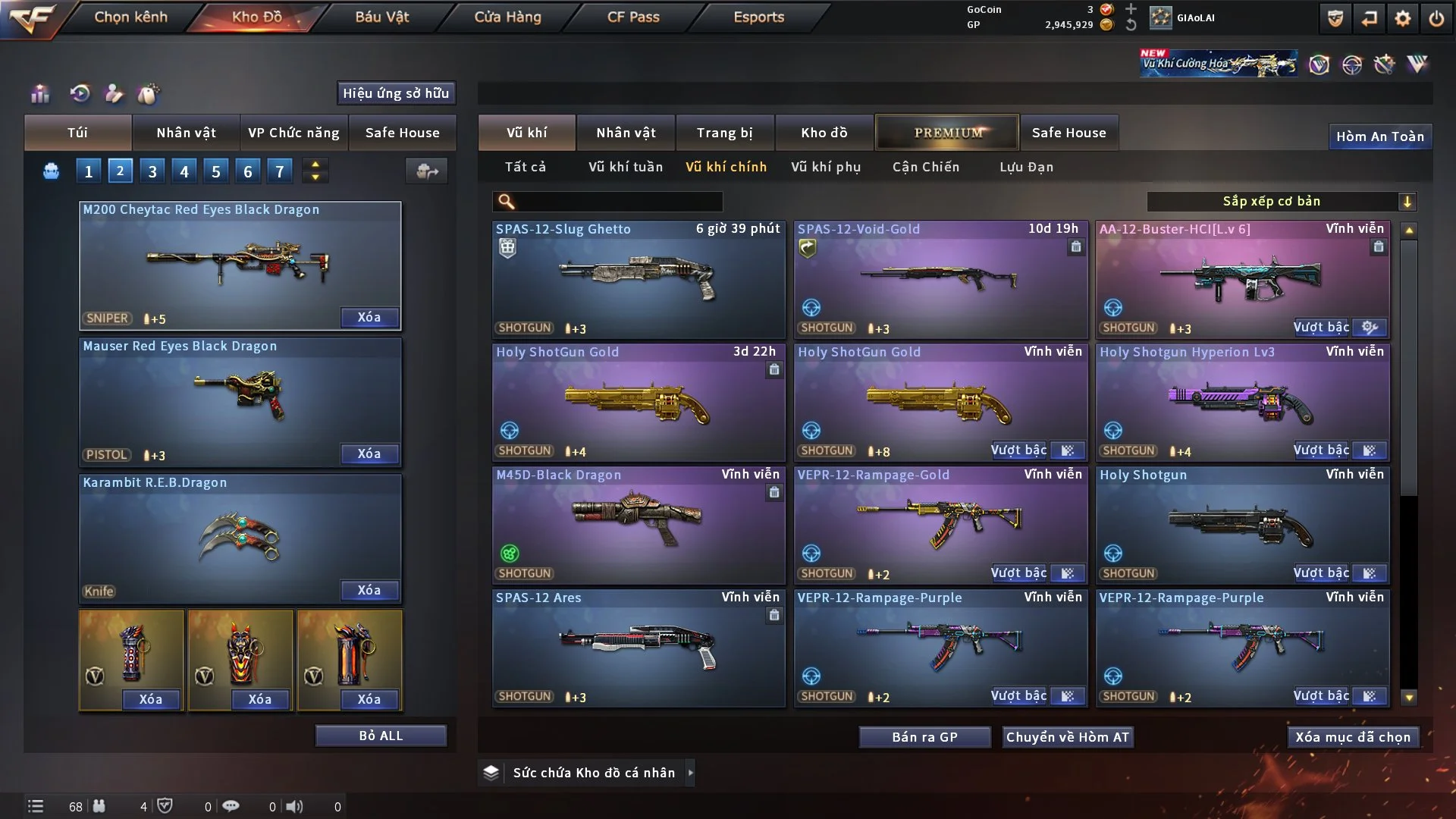Viewport: 1456px width, 819px height.
Task: Unequip everything with Bỏ ALL
Action: [x=381, y=736]
